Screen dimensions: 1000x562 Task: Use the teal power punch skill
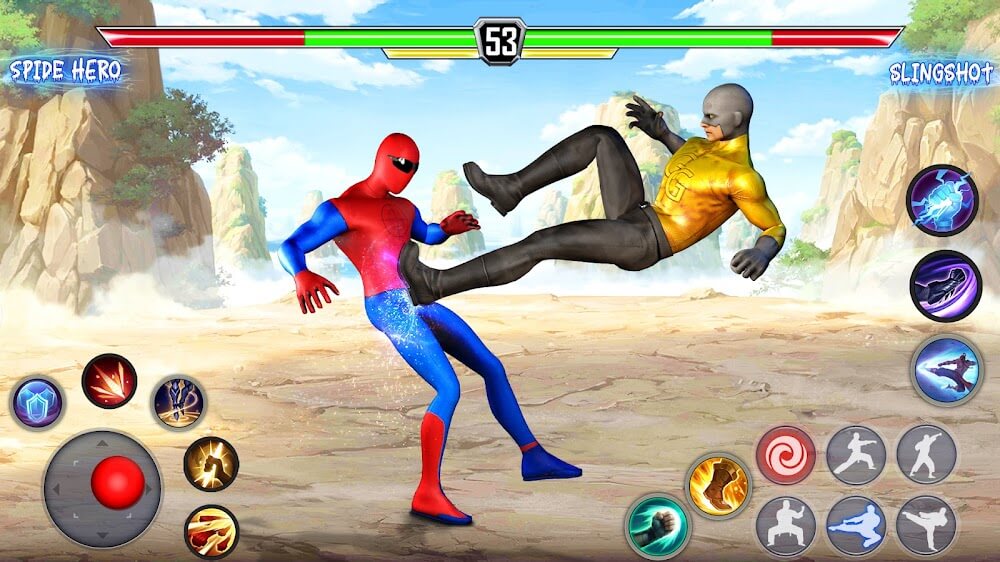(657, 526)
